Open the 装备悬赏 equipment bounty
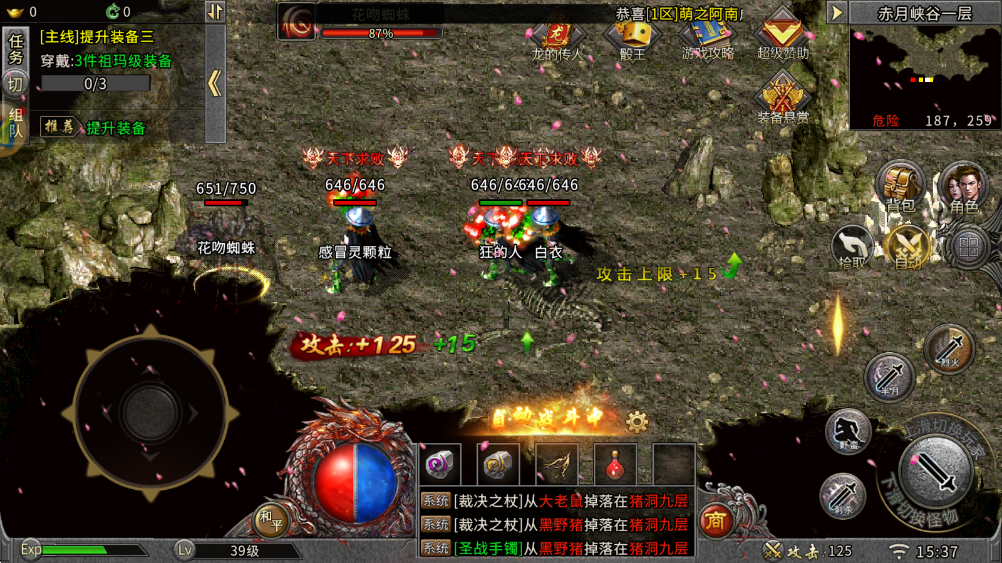 (x=782, y=98)
